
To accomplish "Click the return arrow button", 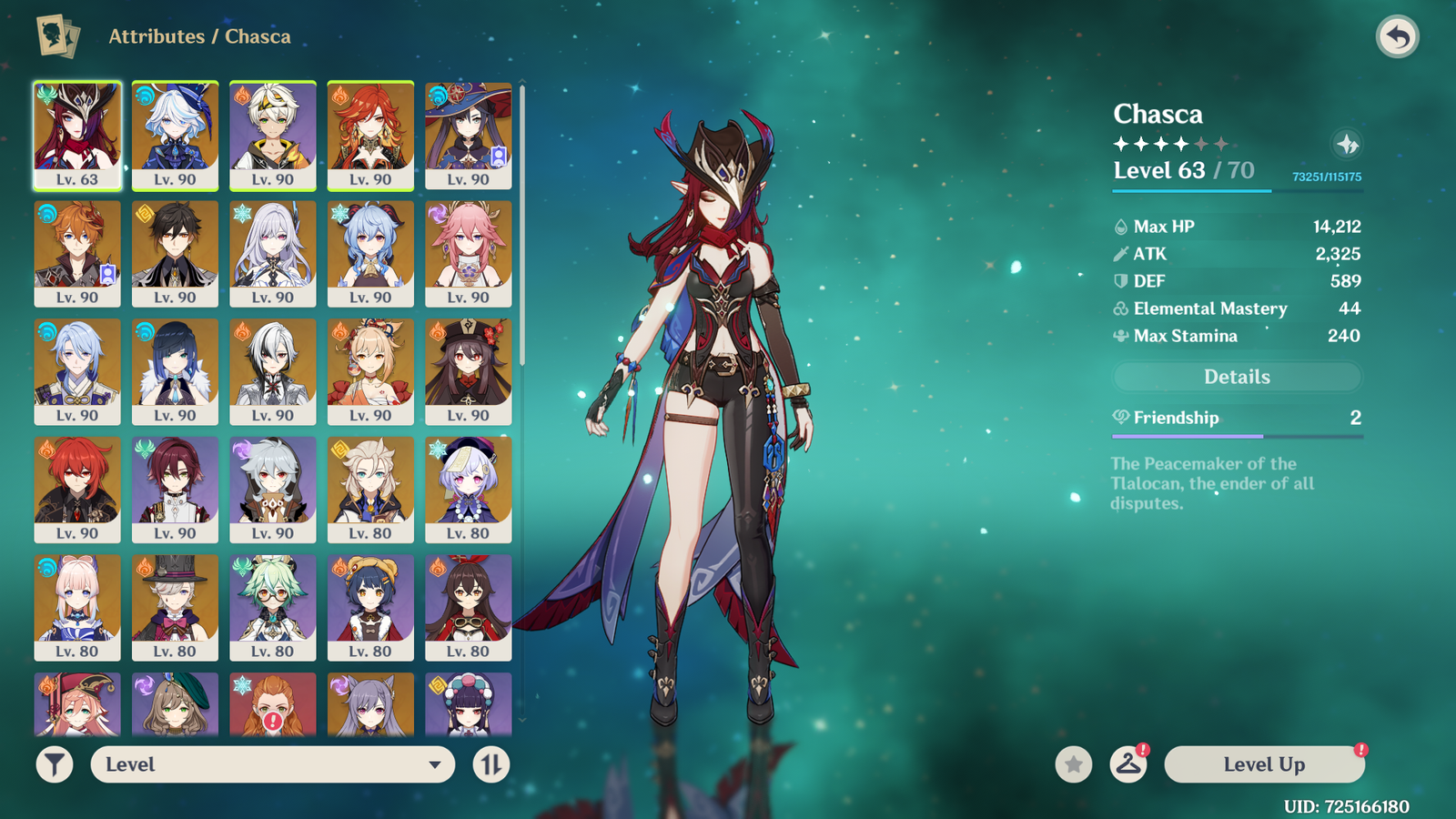I will click(1397, 37).
